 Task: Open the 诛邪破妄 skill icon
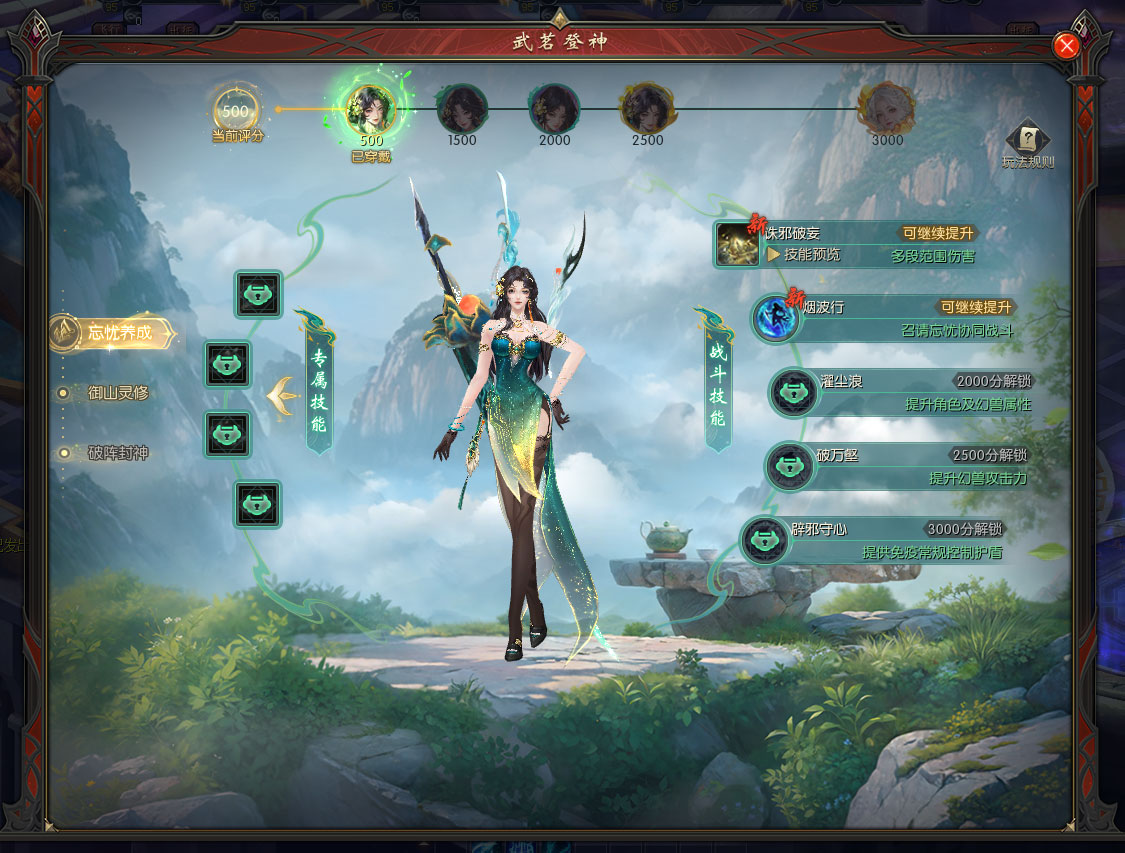[738, 245]
